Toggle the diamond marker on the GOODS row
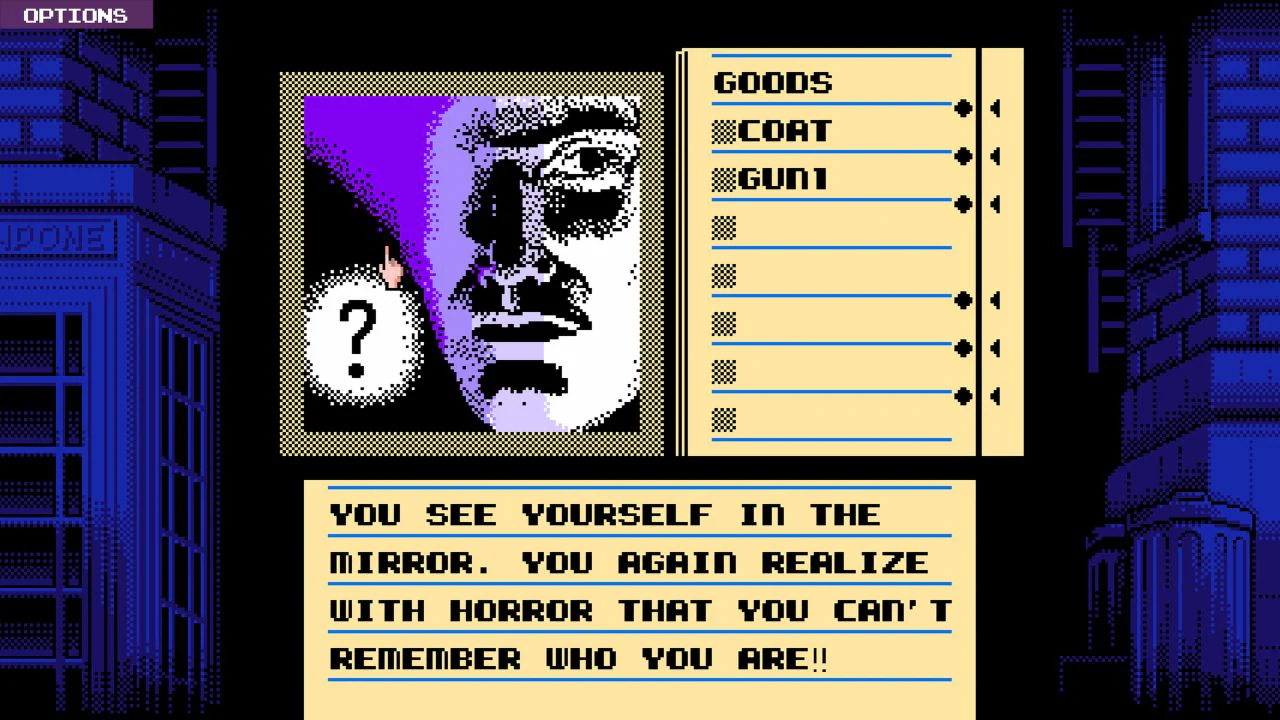1280x720 pixels. (x=962, y=109)
